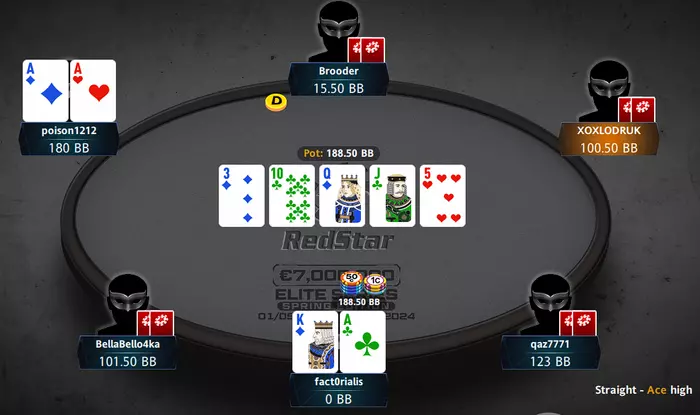Click poison1212's ace of hearts card
Viewport: 700px width, 415px height.
tap(93, 91)
